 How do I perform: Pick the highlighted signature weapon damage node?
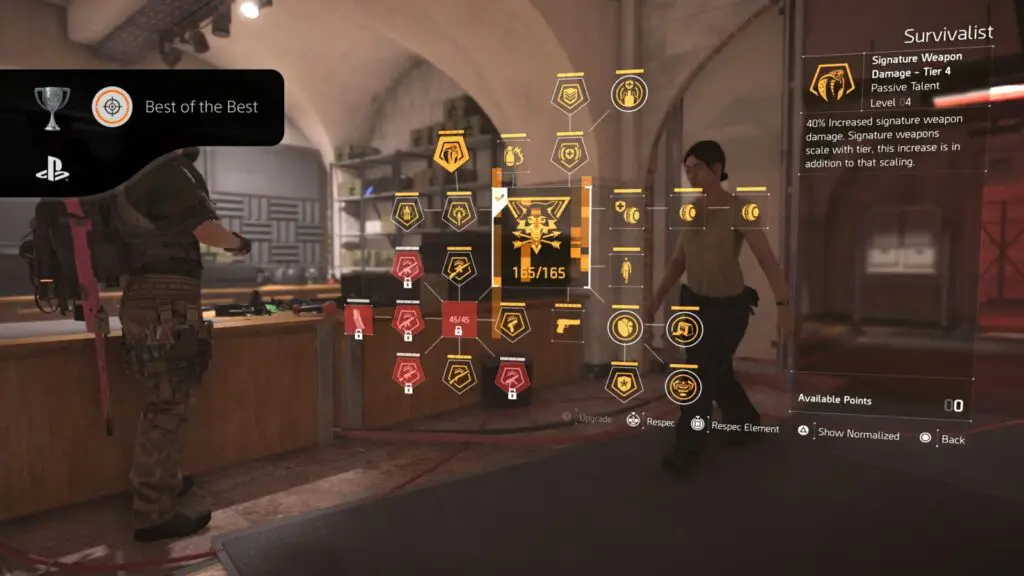click(449, 154)
